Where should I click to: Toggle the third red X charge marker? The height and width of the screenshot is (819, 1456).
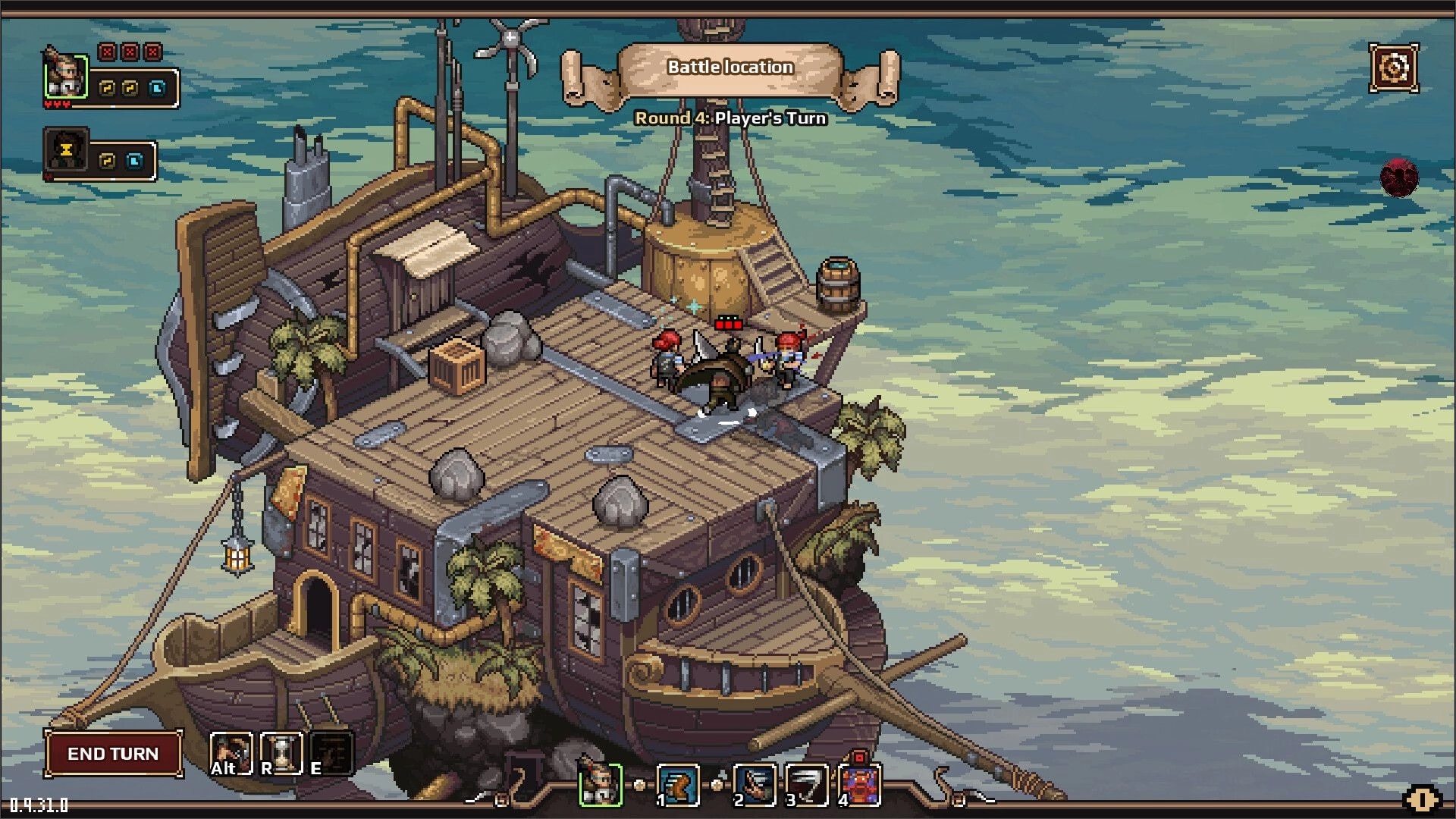153,52
